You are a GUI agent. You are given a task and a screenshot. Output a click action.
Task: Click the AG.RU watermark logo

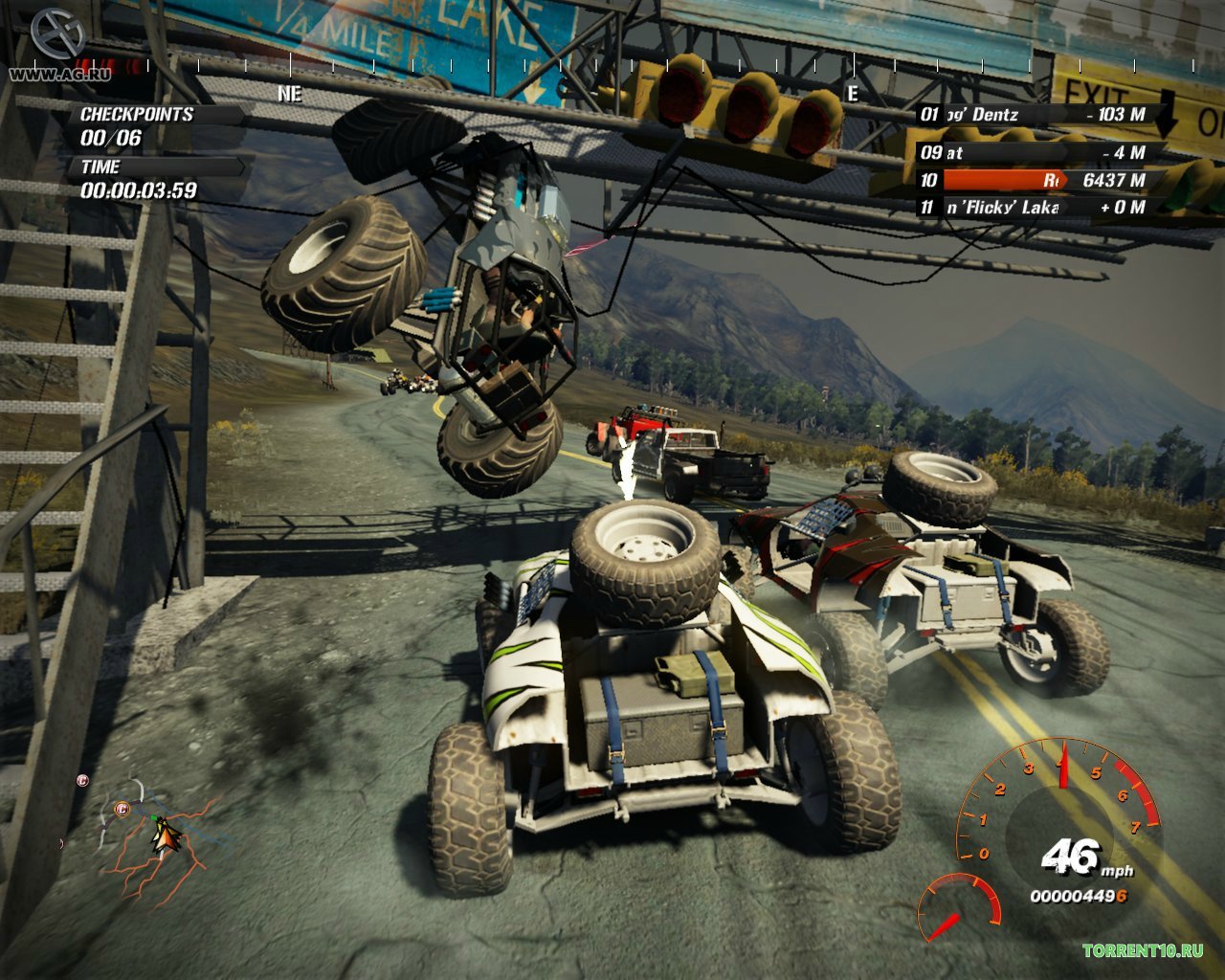pos(59,46)
